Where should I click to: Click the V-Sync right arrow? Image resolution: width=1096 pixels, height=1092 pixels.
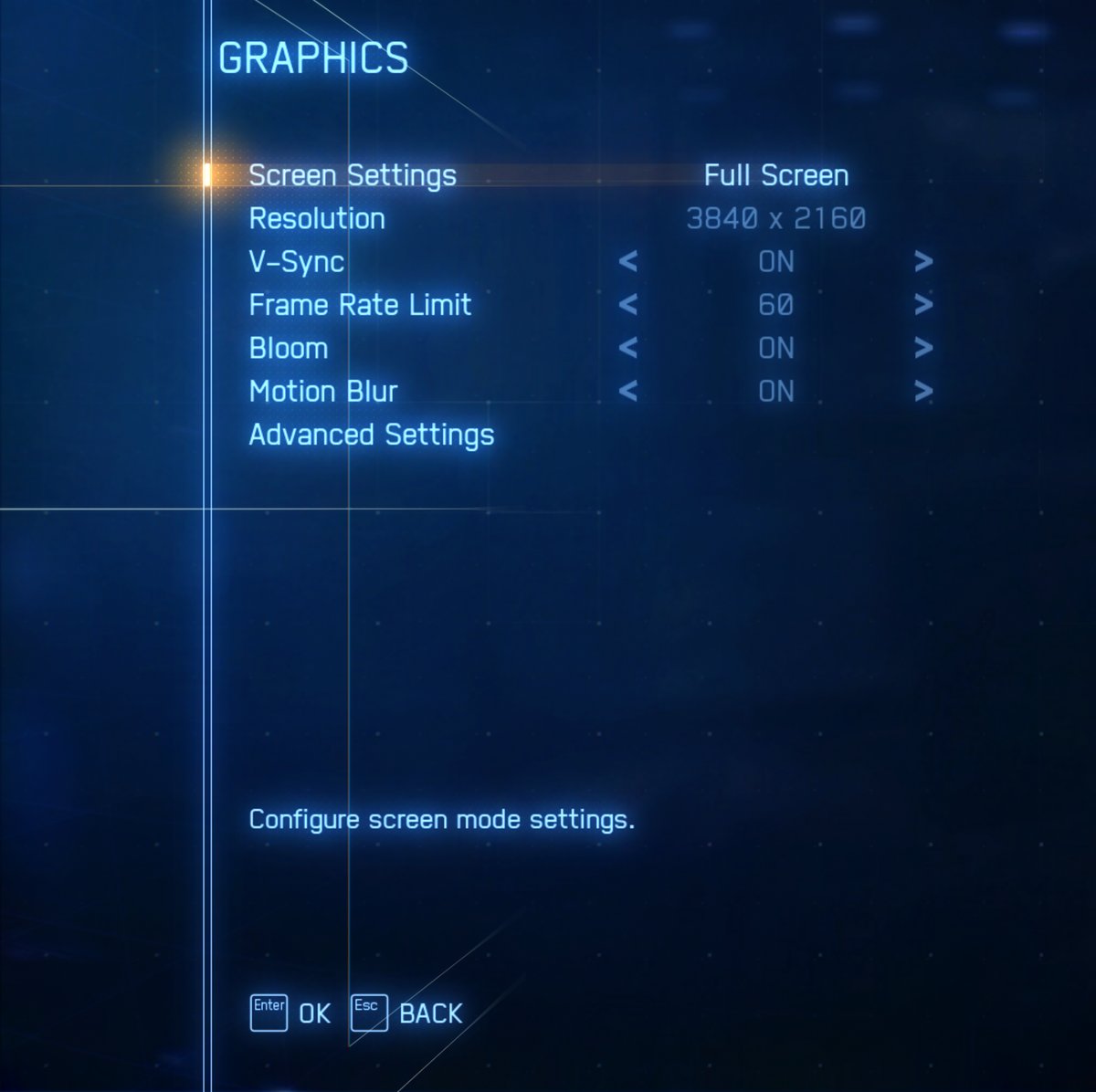(x=923, y=262)
